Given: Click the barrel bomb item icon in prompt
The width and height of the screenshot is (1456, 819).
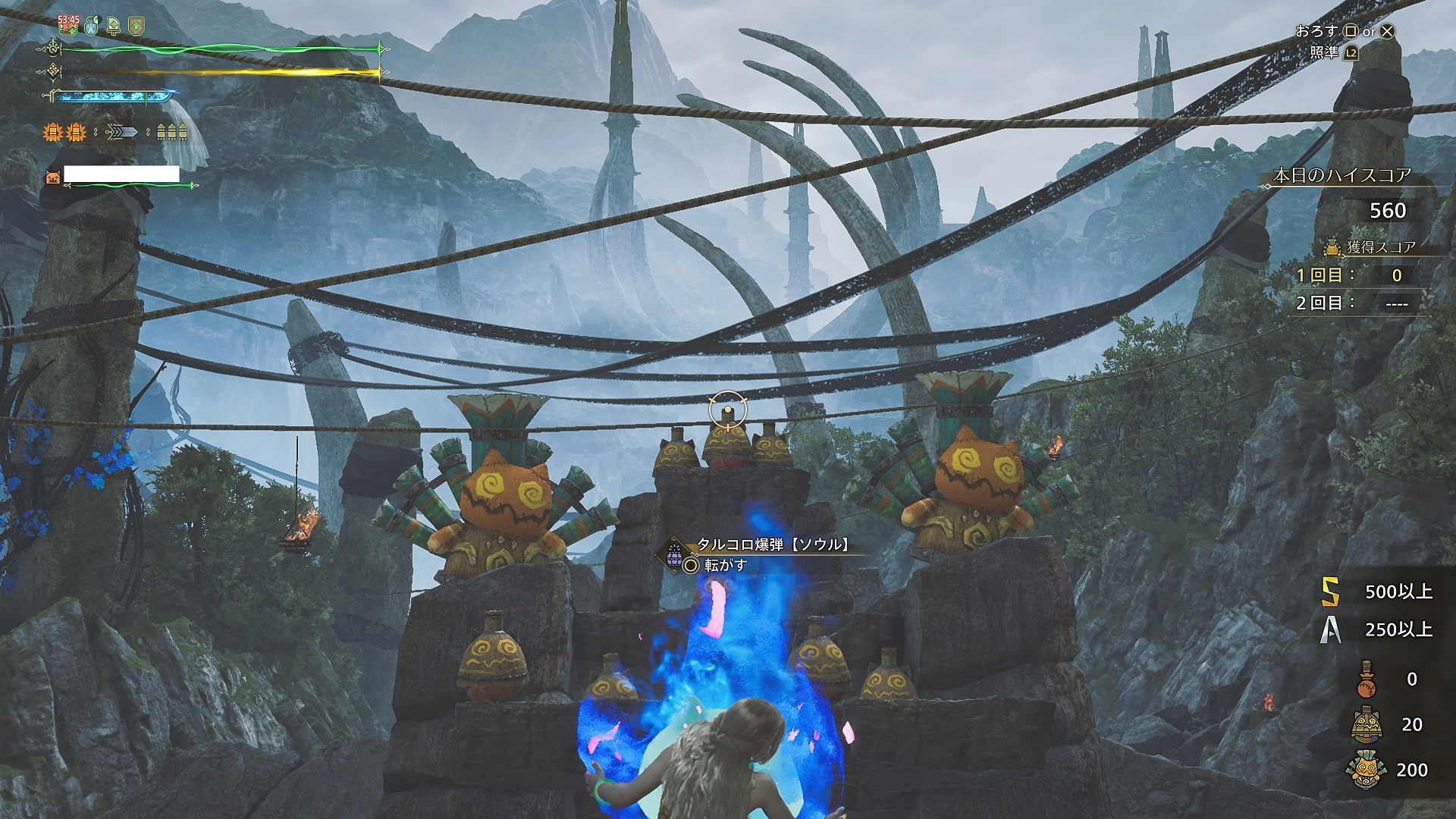Looking at the screenshot, I should point(673,552).
